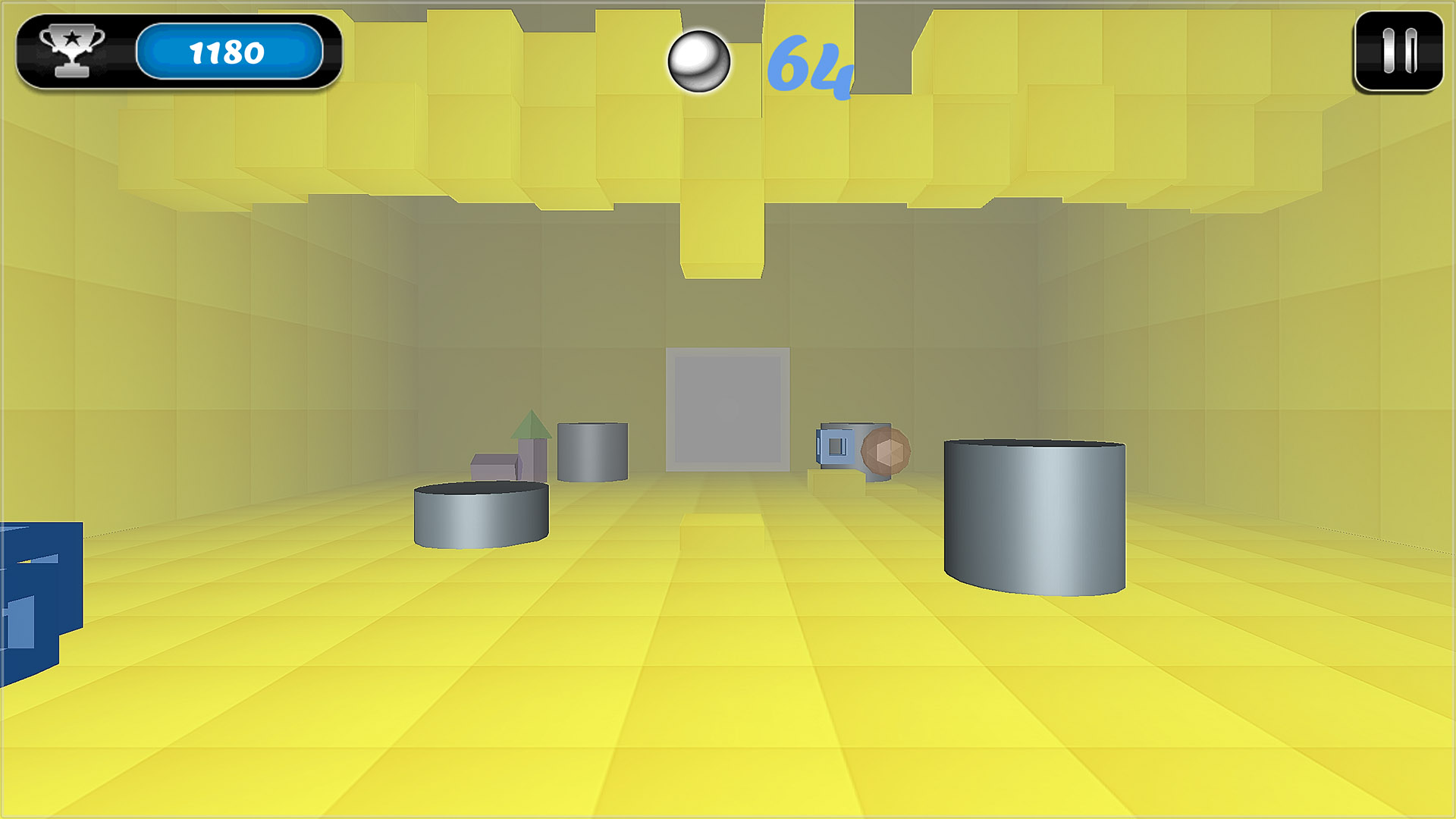Select the score badge showing 1180
Screen dimensions: 1456x819
pos(227,52)
